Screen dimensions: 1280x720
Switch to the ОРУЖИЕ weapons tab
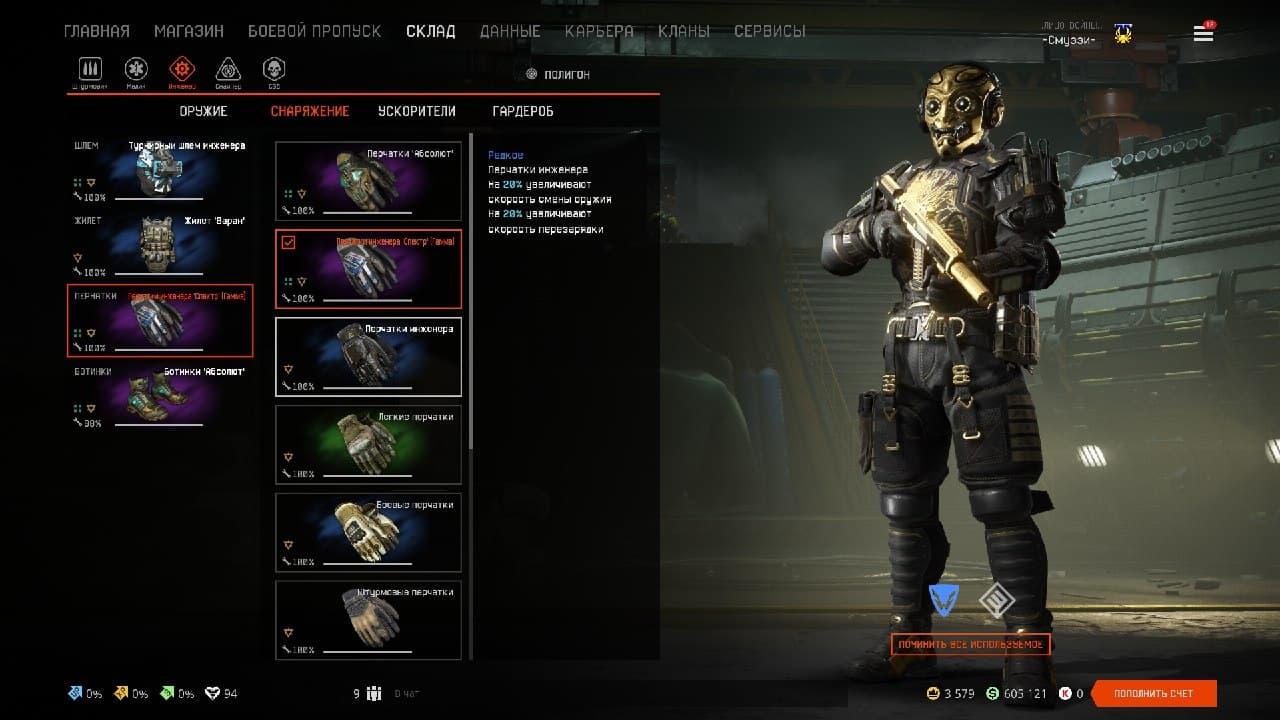[x=204, y=111]
